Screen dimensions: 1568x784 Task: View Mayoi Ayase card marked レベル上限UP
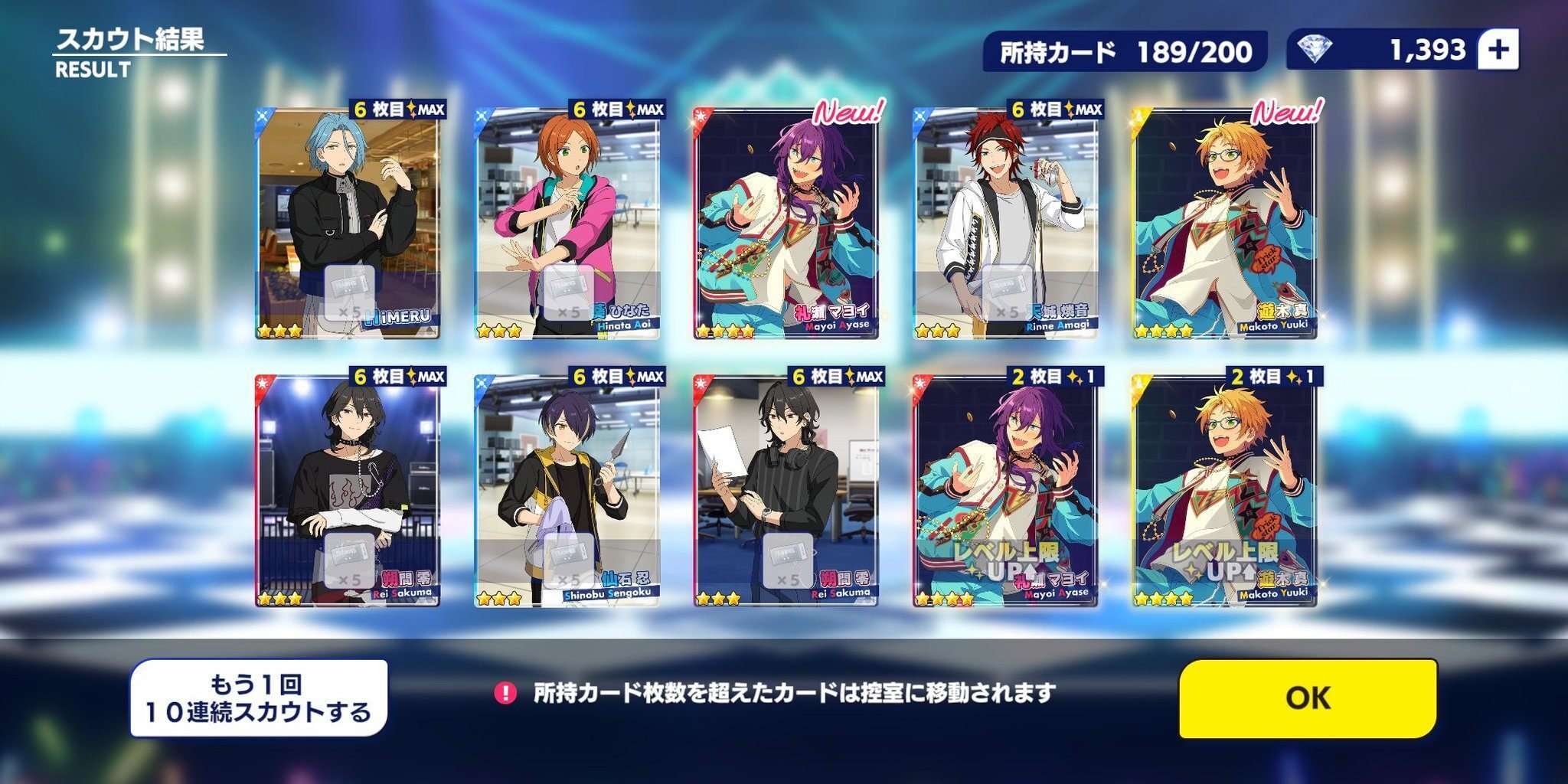(x=1005, y=490)
